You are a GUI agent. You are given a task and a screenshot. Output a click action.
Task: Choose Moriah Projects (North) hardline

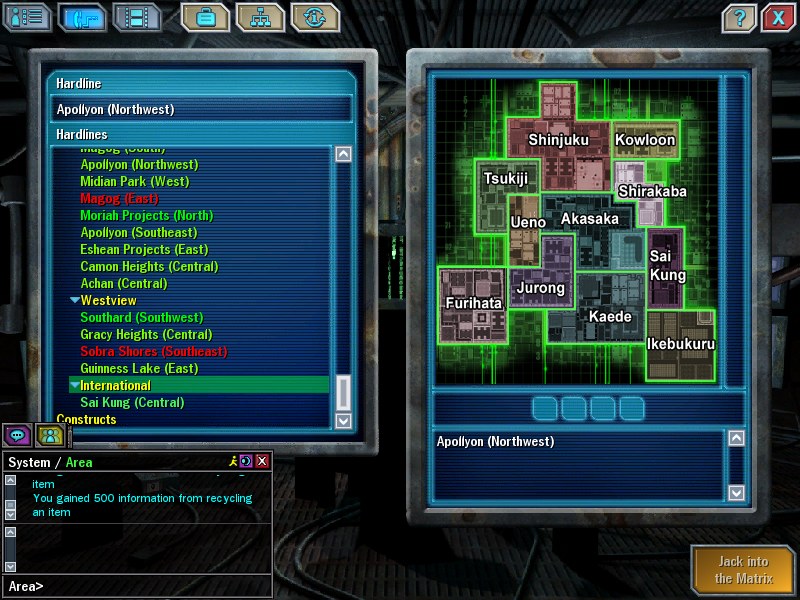[146, 216]
